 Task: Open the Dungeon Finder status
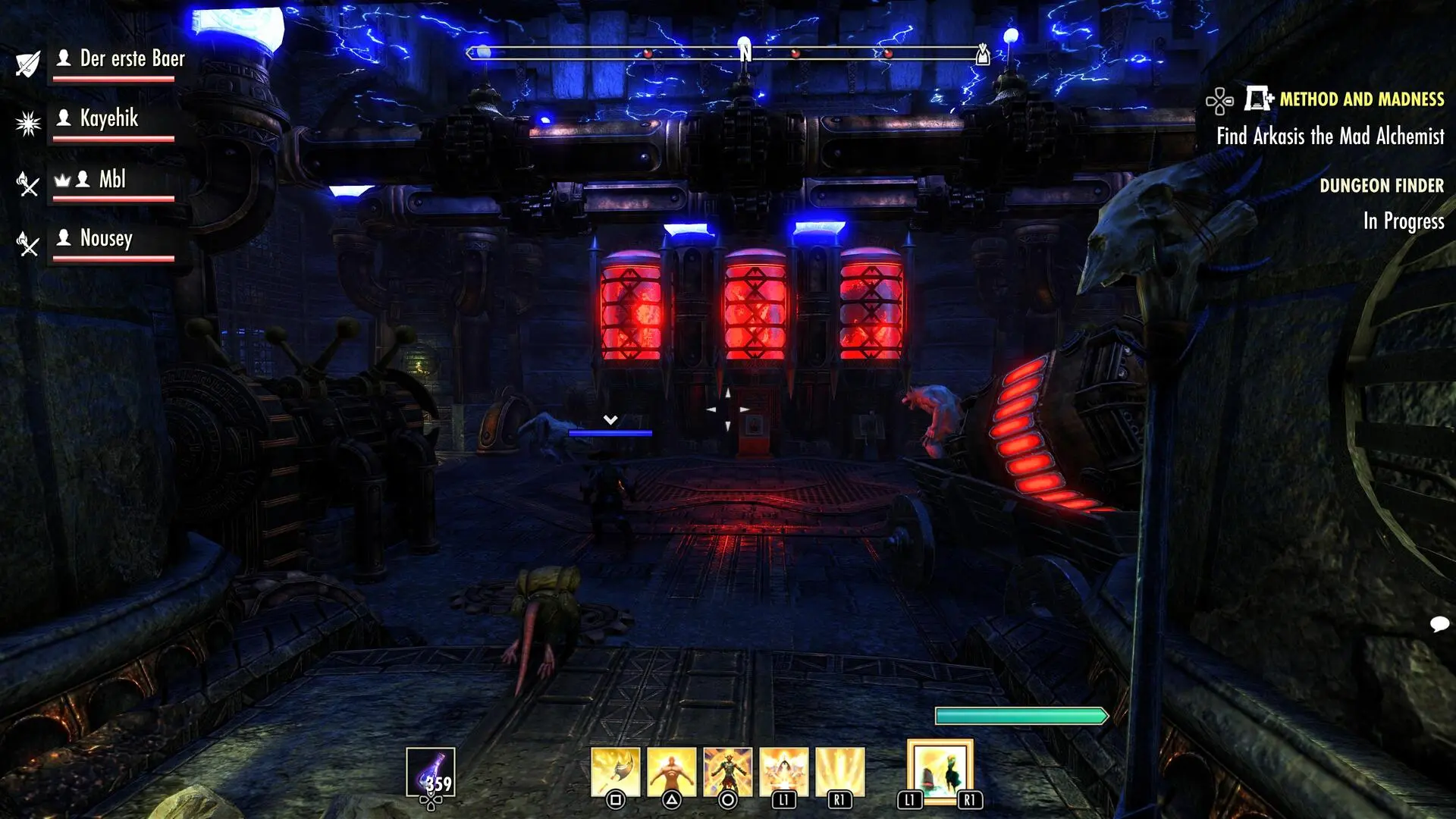coord(1381,186)
